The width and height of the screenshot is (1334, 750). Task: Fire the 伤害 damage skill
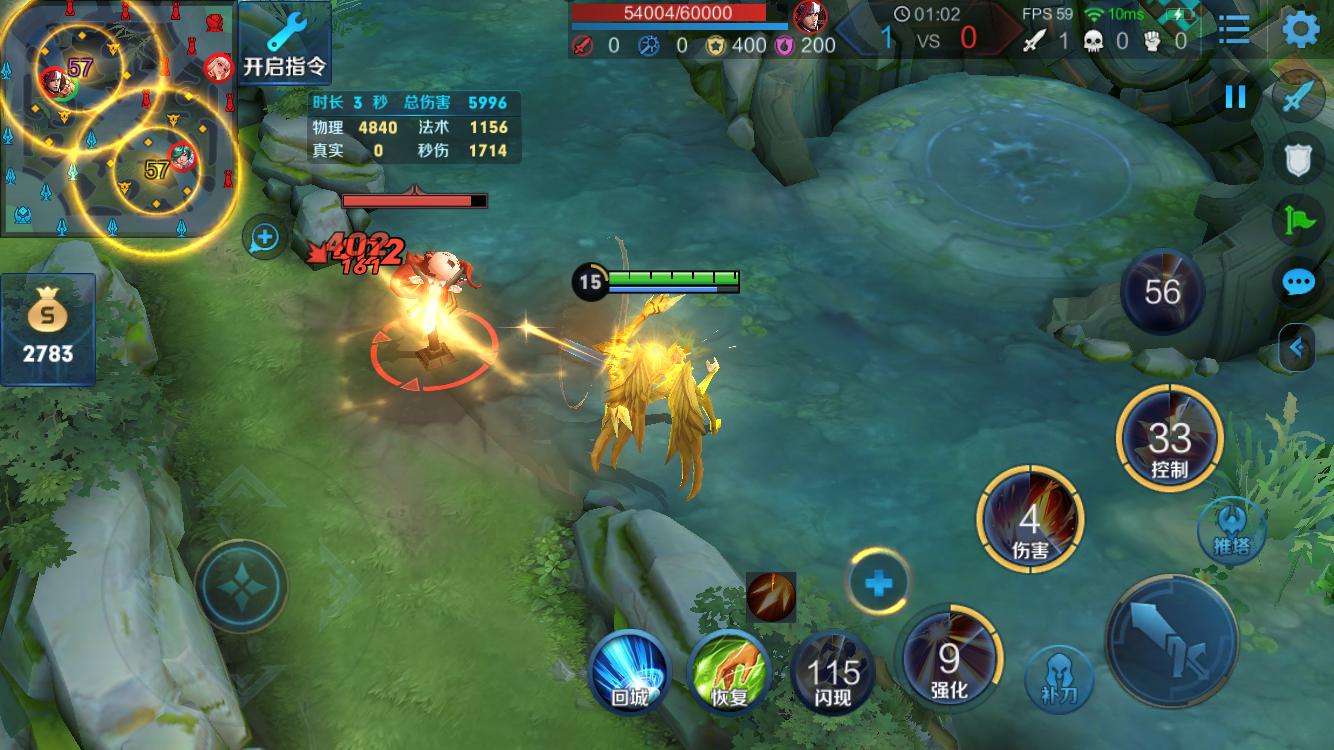(x=1029, y=520)
